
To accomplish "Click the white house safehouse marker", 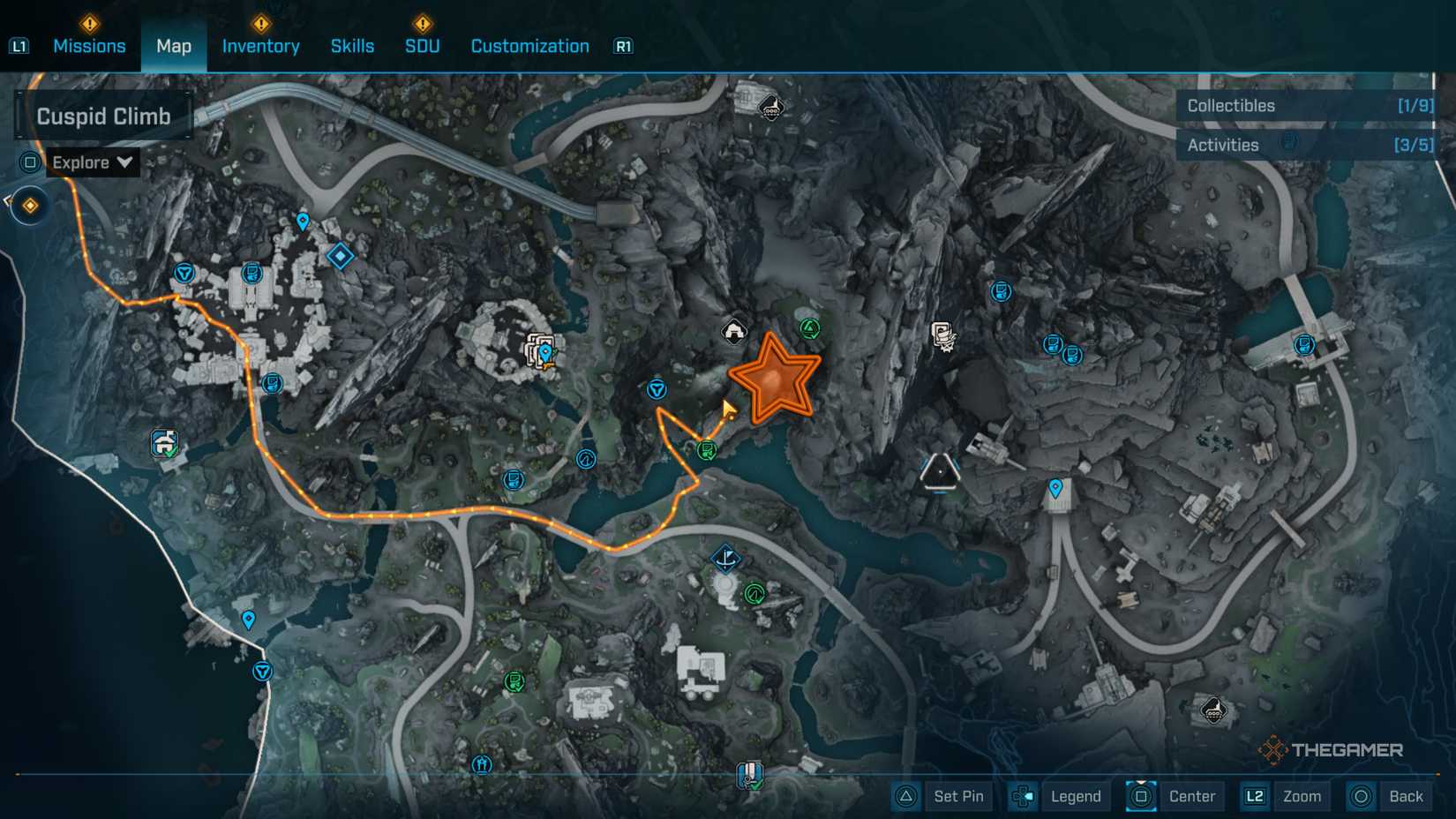I will coord(734,332).
